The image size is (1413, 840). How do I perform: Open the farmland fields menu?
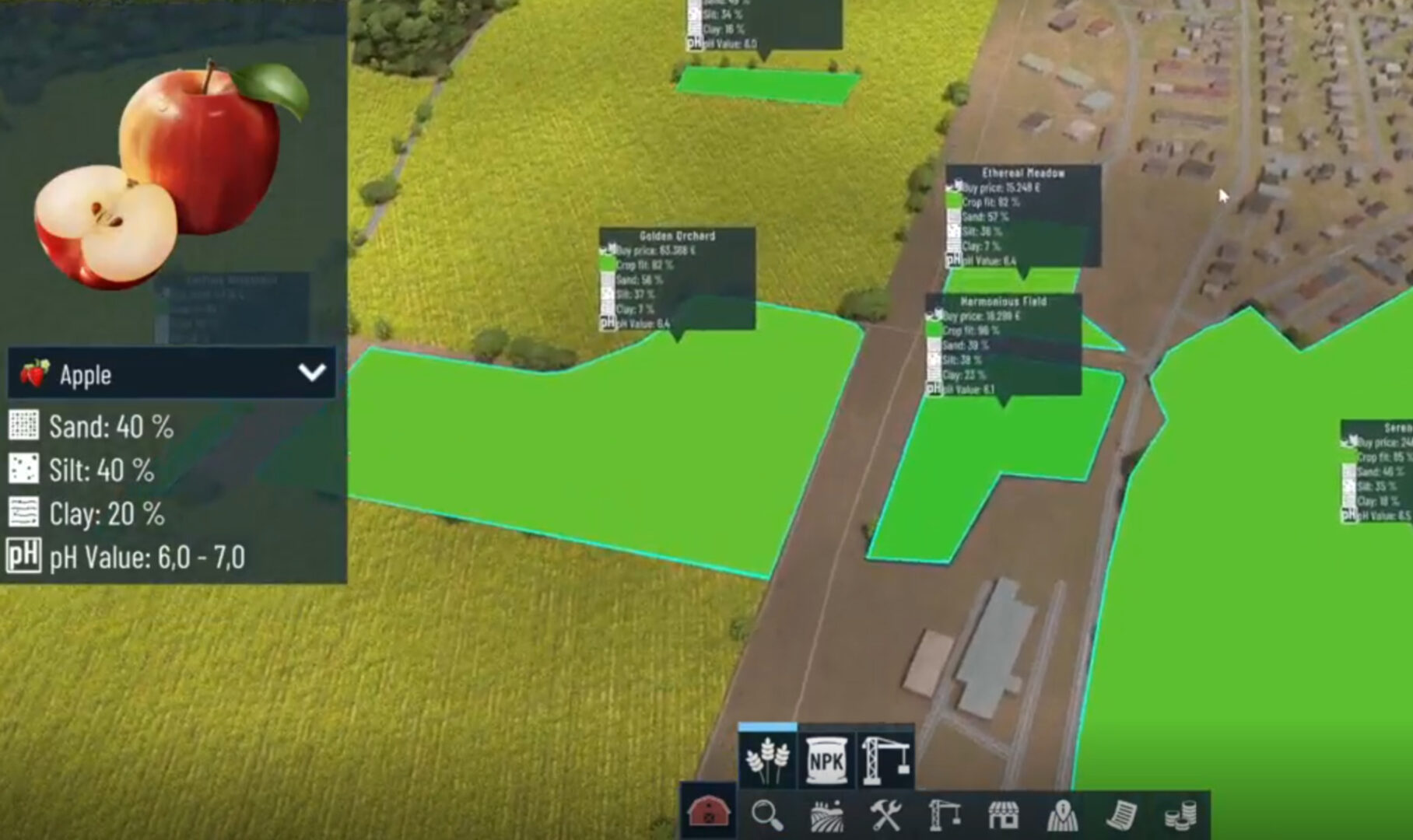pos(826,815)
